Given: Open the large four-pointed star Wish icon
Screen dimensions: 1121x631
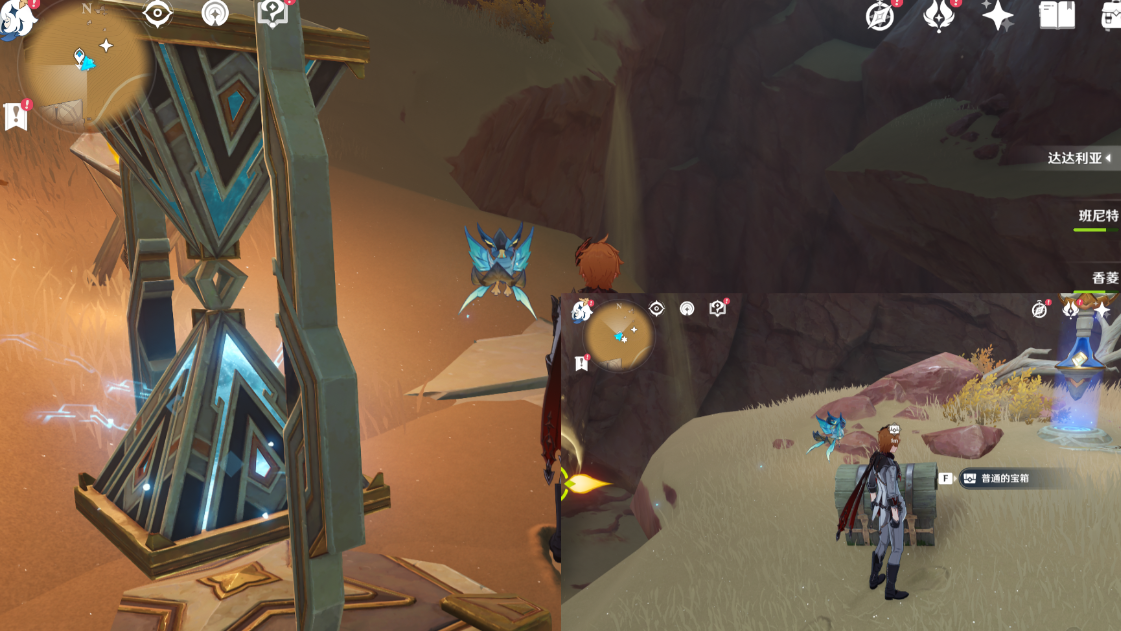Looking at the screenshot, I should point(997,16).
